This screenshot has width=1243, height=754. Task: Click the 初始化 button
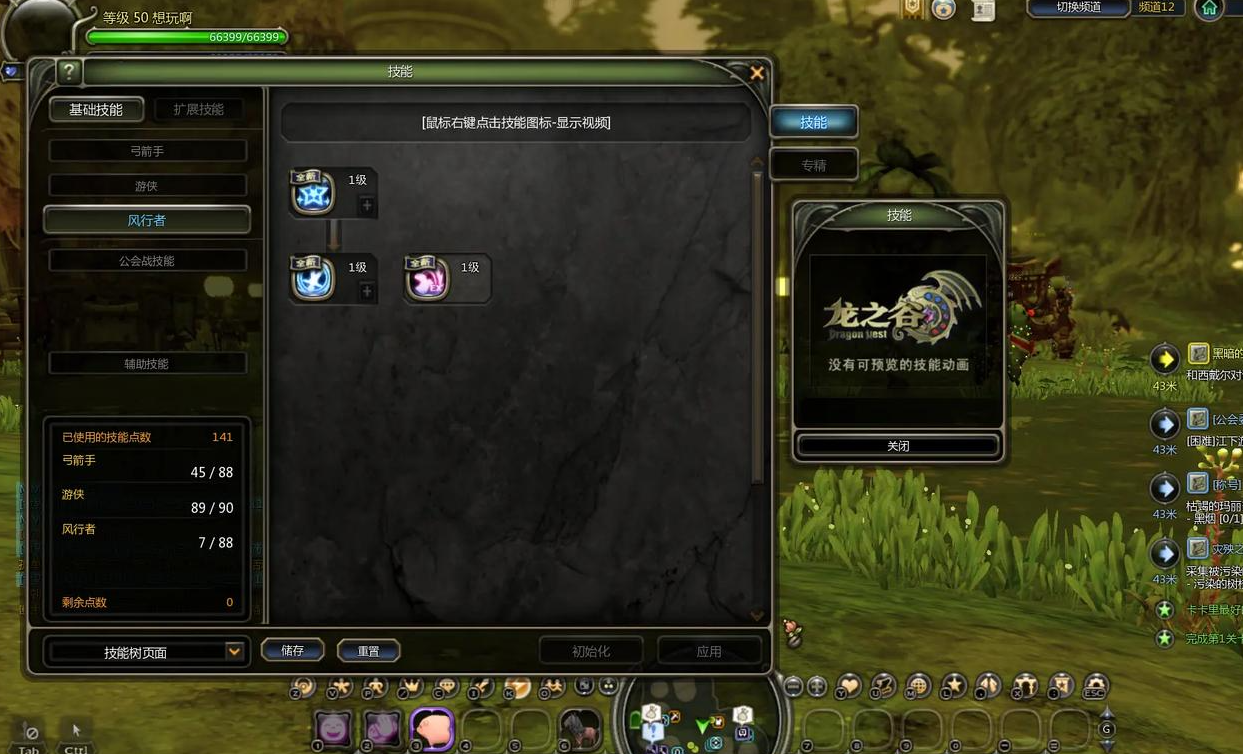[591, 651]
